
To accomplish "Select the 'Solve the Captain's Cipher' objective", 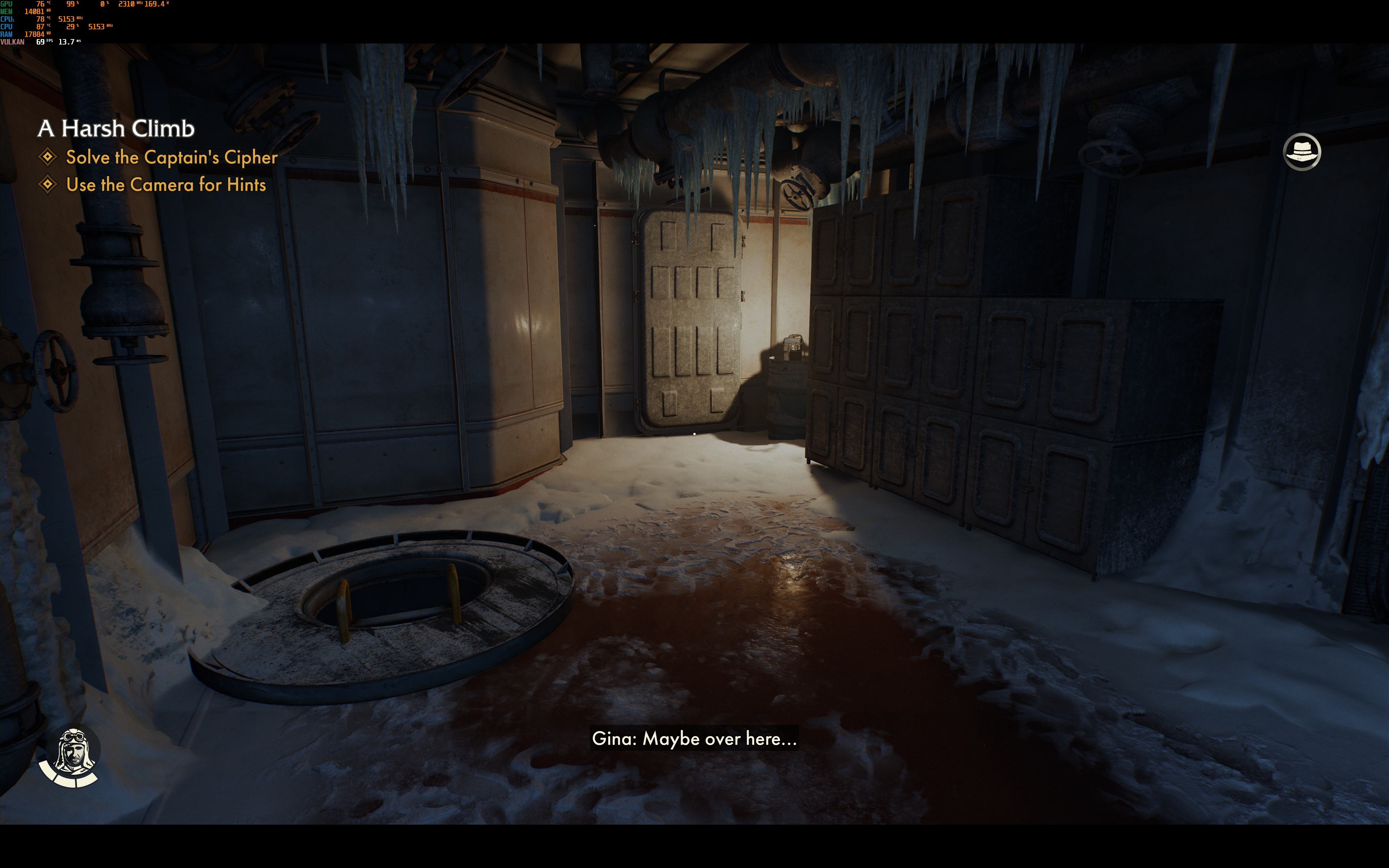I will pos(171,157).
